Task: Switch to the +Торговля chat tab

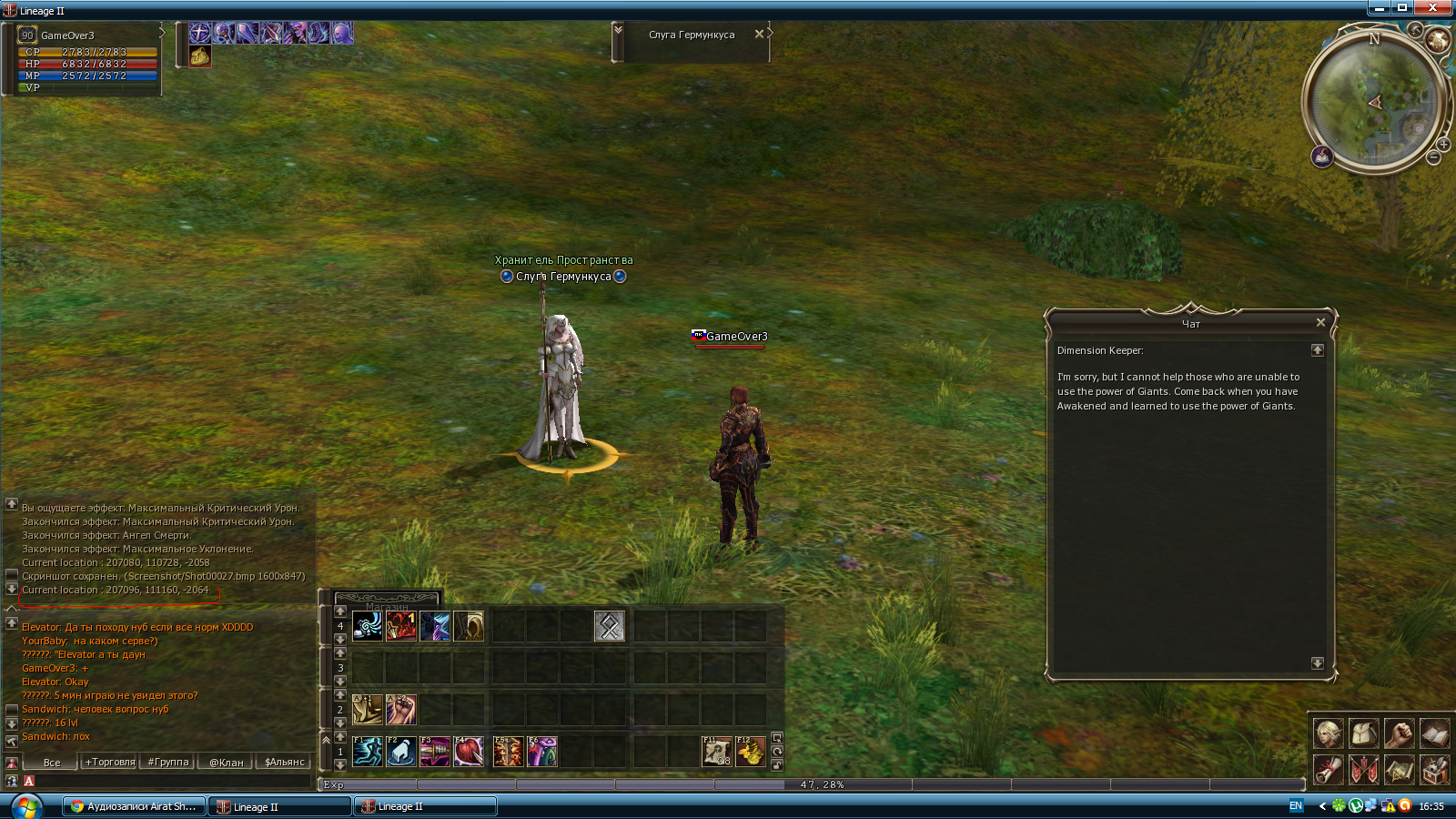Action: click(110, 762)
